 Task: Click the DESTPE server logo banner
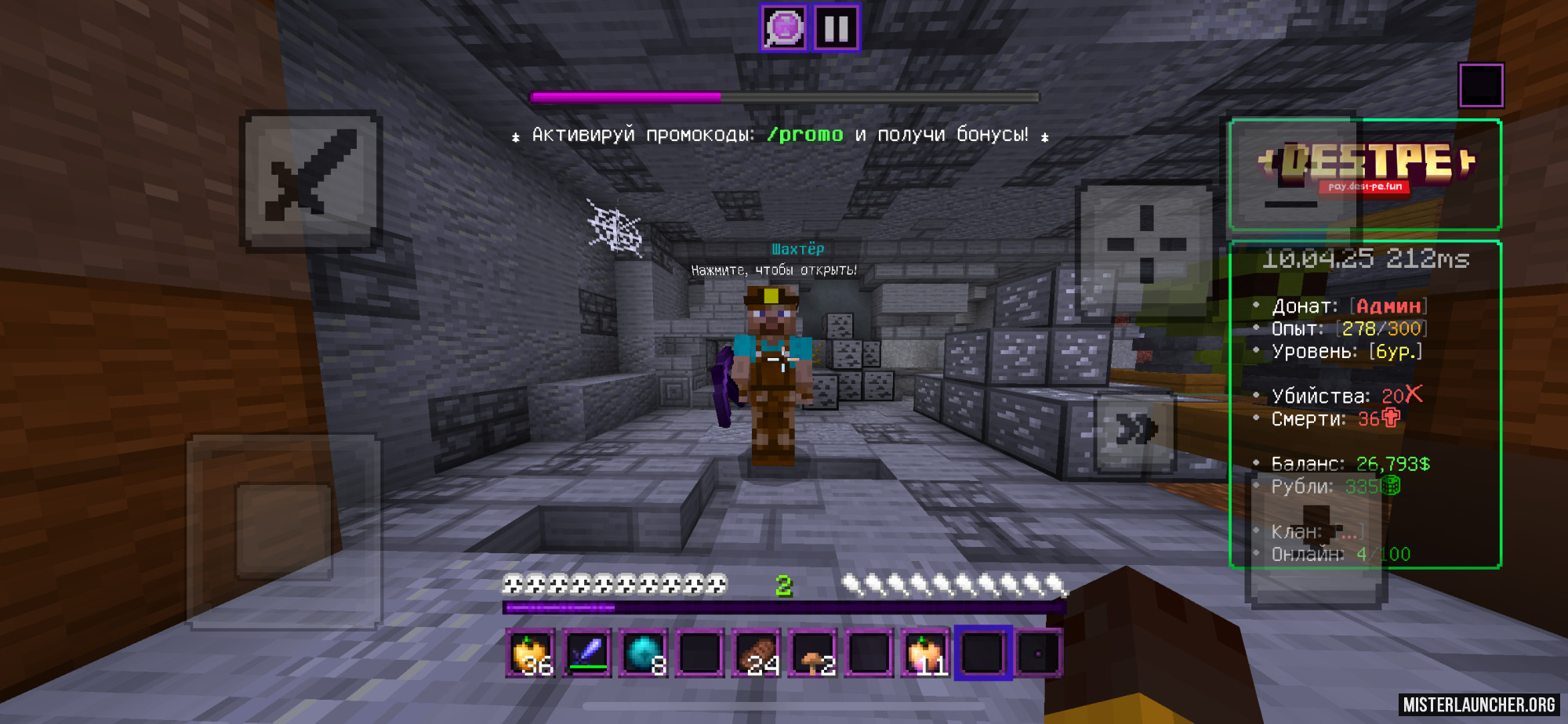click(1366, 174)
